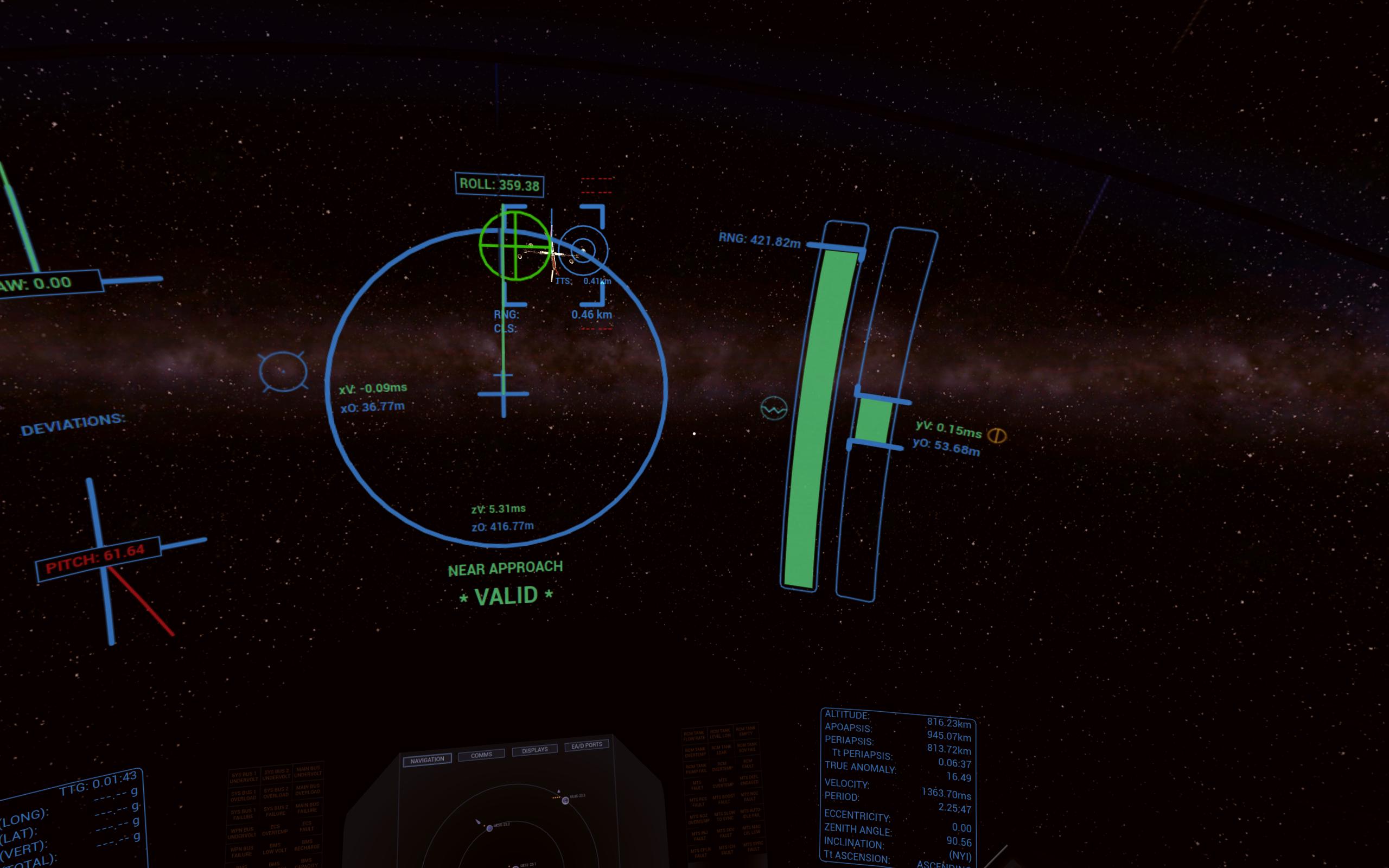Toggle the SYS BUS 1 UNDERVOLT annunciator

244,777
